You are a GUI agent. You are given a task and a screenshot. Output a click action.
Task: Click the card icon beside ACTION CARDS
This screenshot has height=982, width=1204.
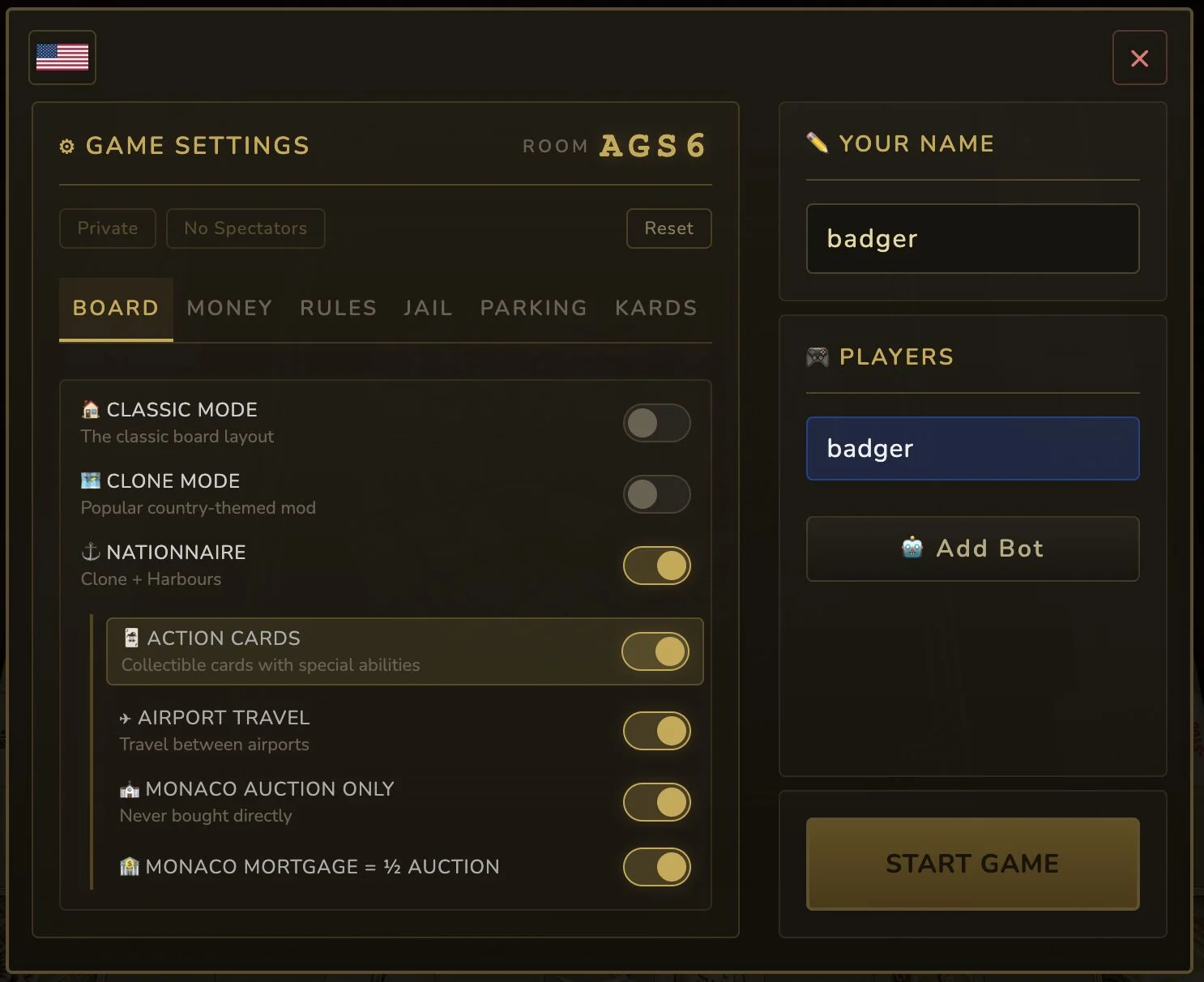coord(131,638)
